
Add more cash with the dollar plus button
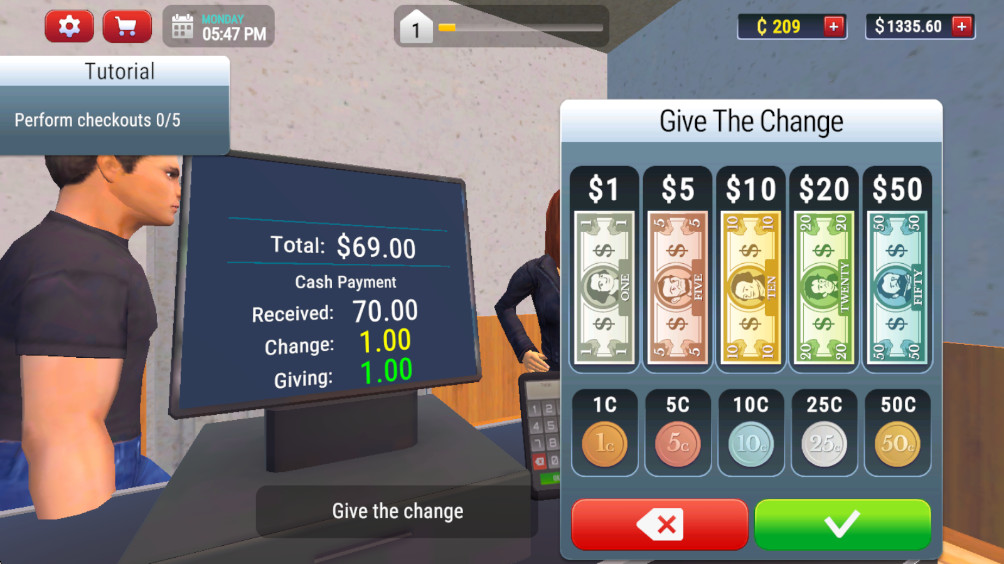(962, 26)
